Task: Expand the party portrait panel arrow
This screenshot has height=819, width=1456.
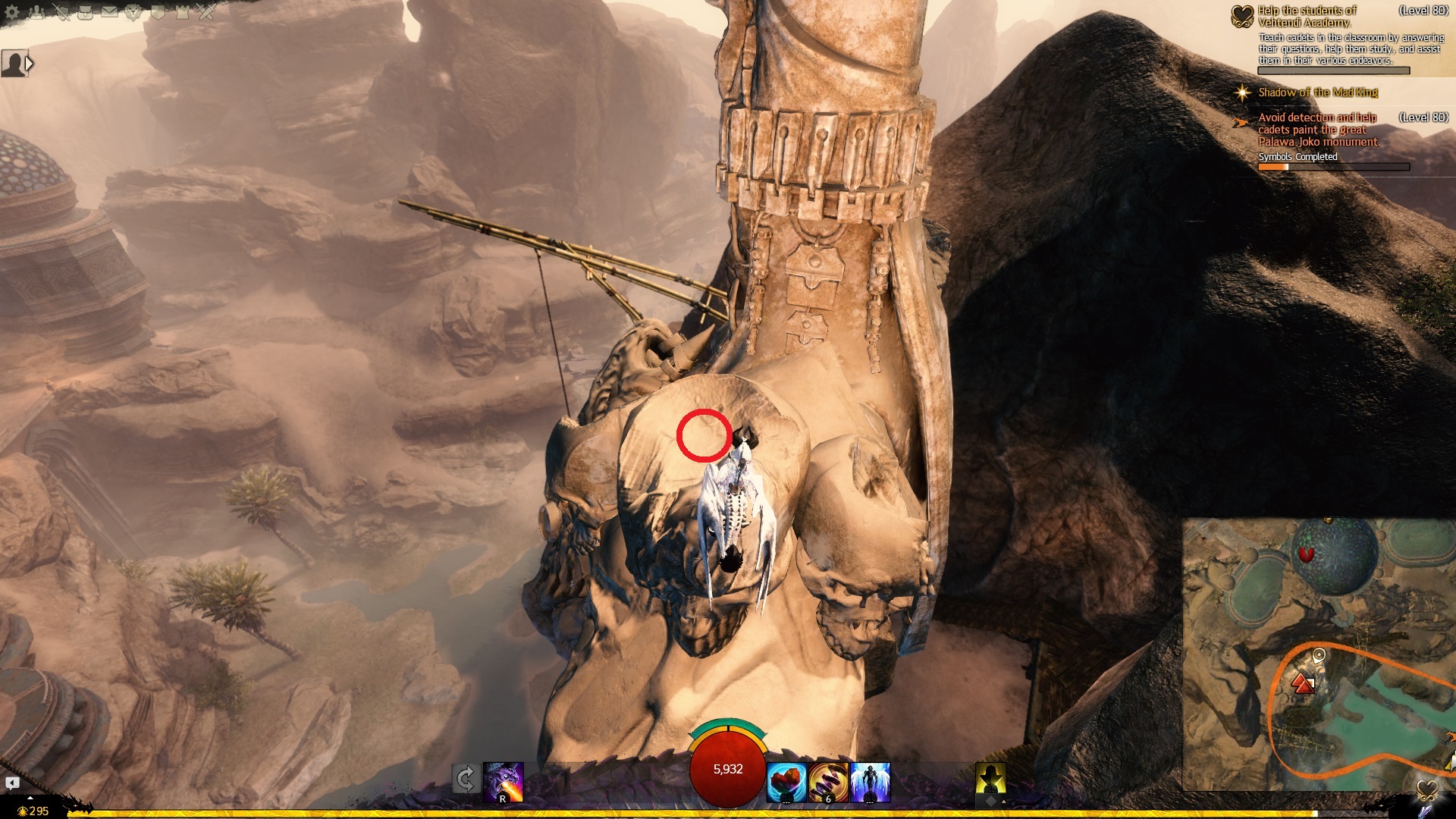Action: tap(30, 64)
